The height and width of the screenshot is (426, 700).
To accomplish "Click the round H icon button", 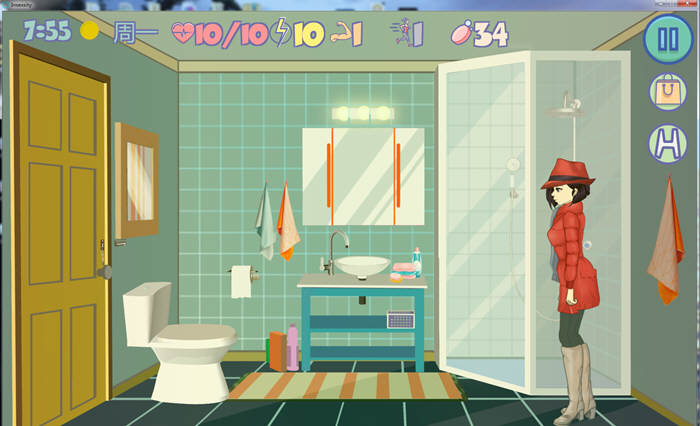I will pyautogui.click(x=666, y=143).
